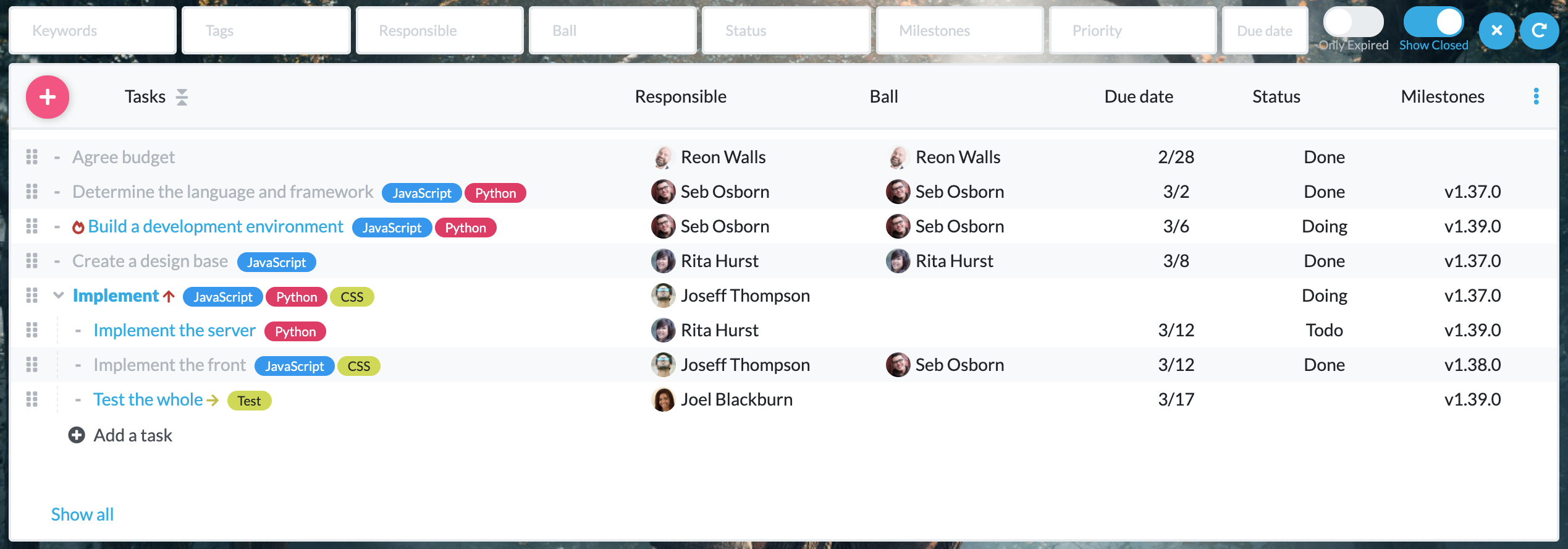The image size is (1568, 549).
Task: Click the Show all link
Action: point(82,514)
